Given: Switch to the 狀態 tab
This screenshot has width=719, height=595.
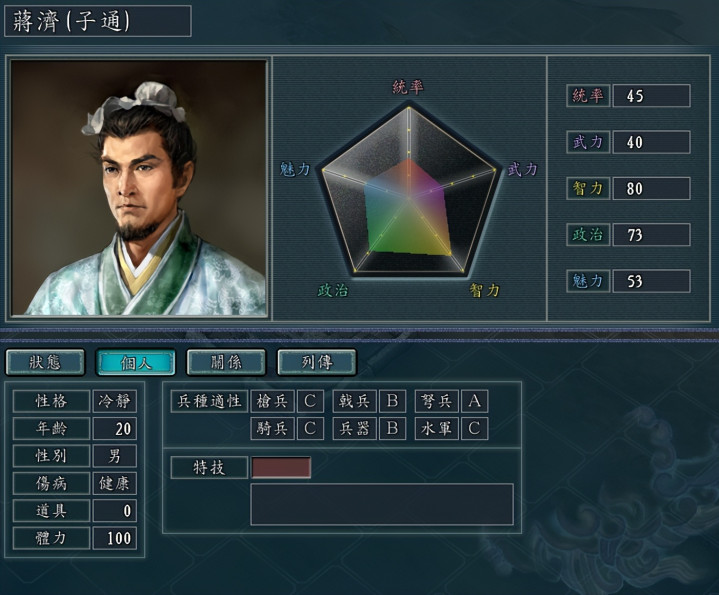Looking at the screenshot, I should pyautogui.click(x=45, y=361).
